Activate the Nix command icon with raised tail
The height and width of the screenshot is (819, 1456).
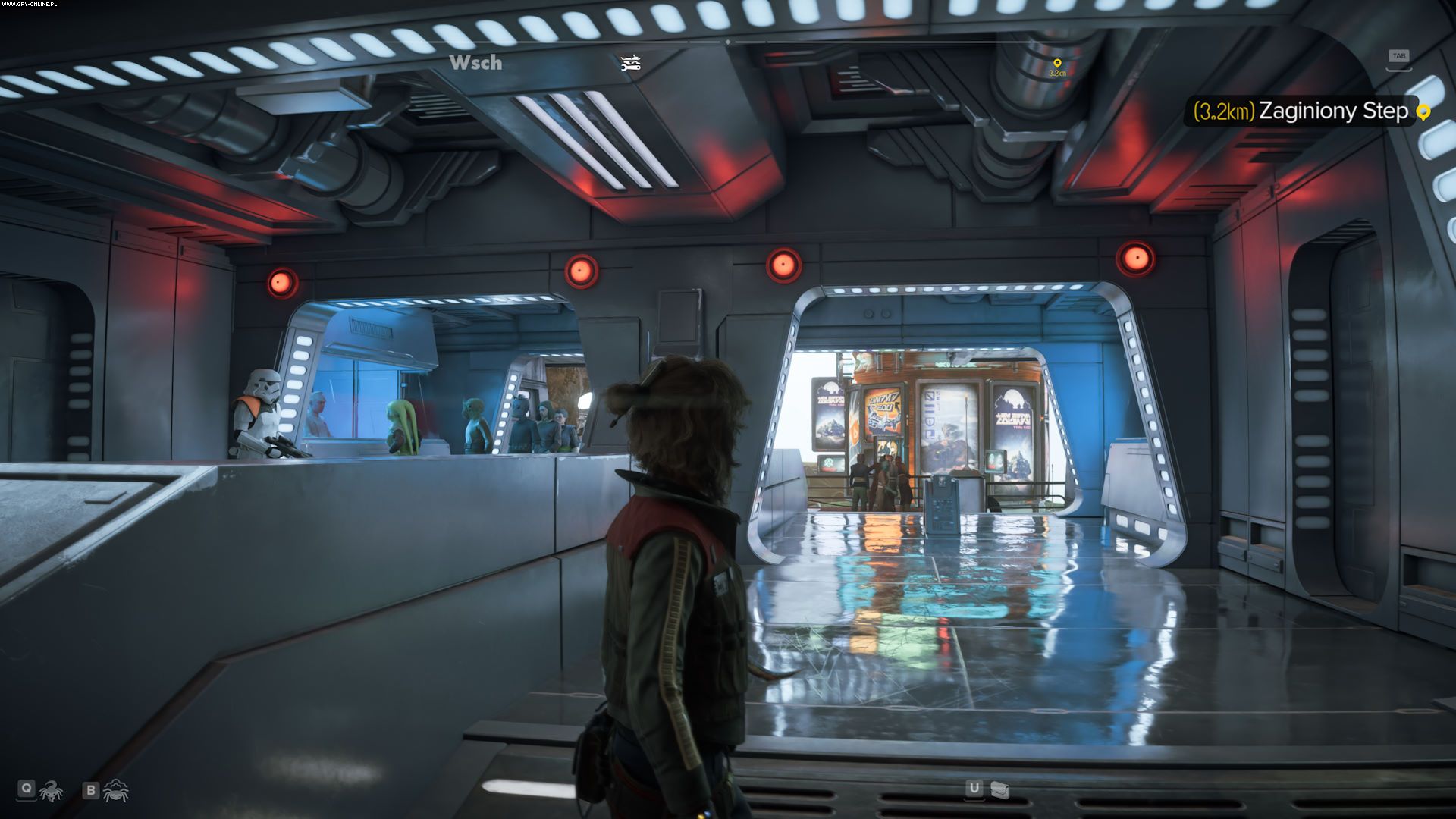52,791
